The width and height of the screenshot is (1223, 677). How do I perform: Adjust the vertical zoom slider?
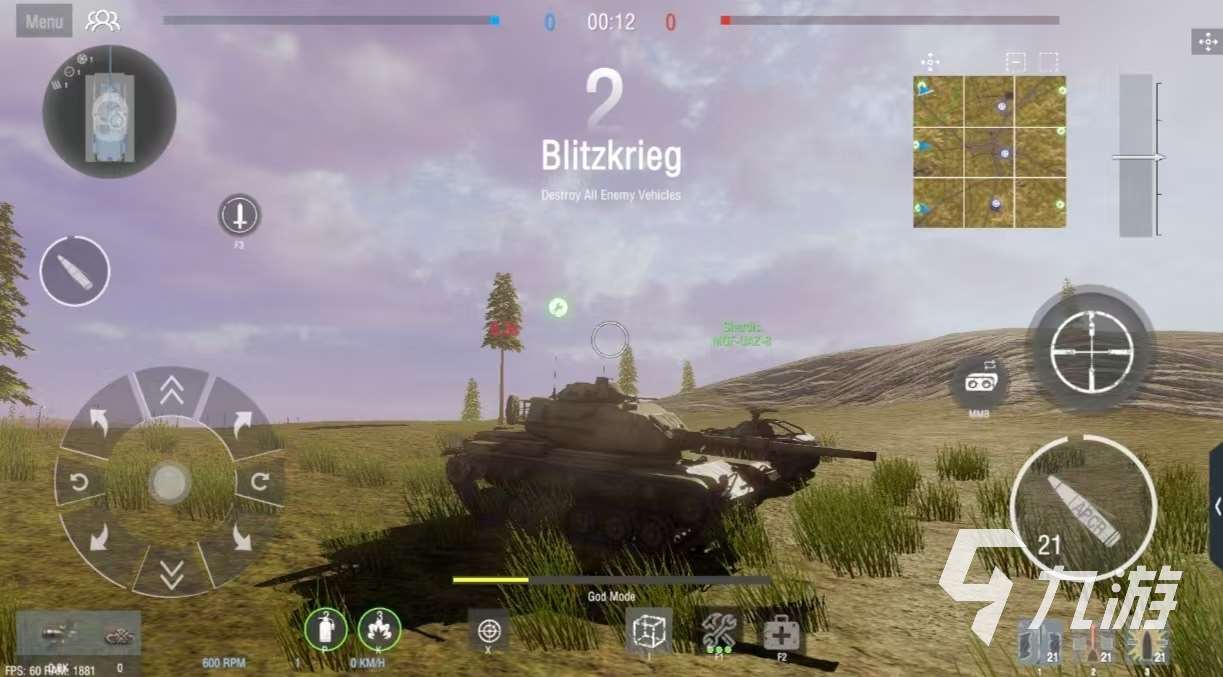pyautogui.click(x=1136, y=157)
